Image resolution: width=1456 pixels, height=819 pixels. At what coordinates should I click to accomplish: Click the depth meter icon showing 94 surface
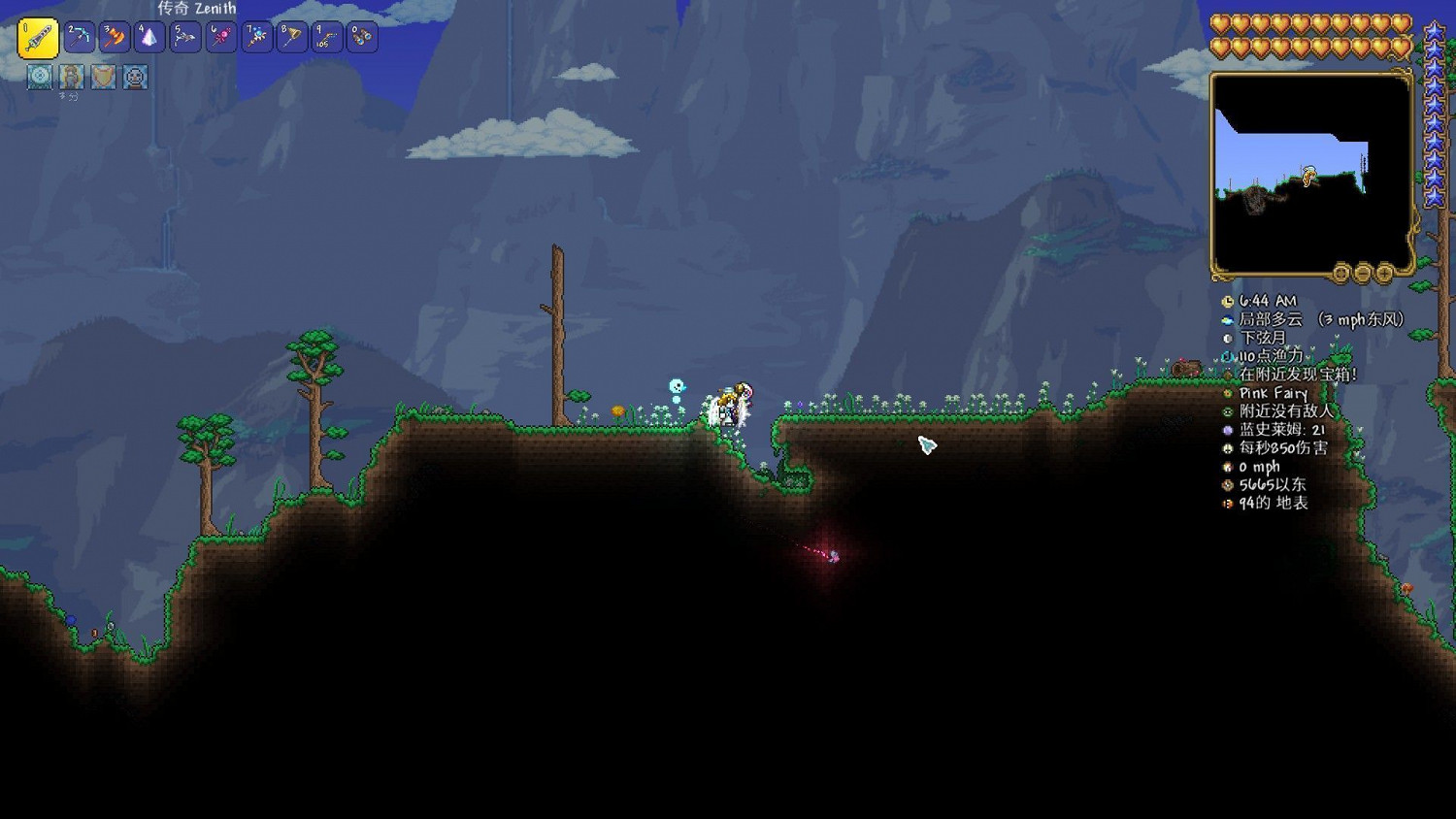(1228, 502)
